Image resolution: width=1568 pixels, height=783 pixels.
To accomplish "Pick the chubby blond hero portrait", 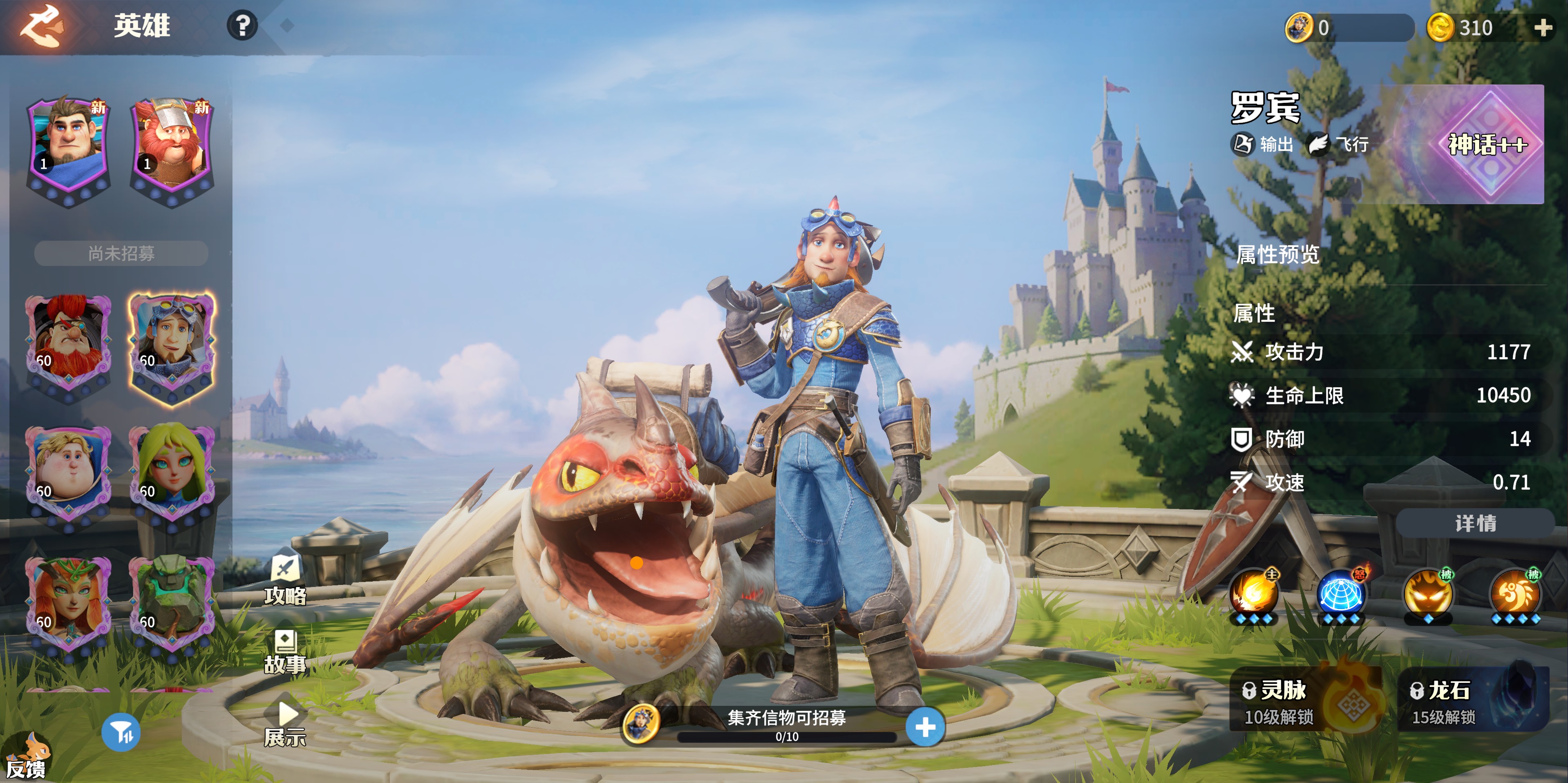I will tap(69, 475).
